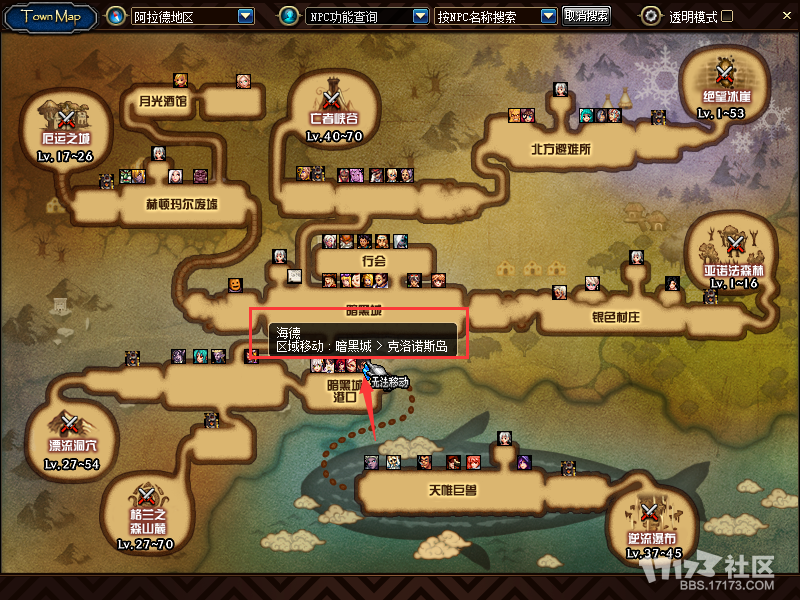
Task: Click the 取消搜索 button
Action: click(x=586, y=16)
